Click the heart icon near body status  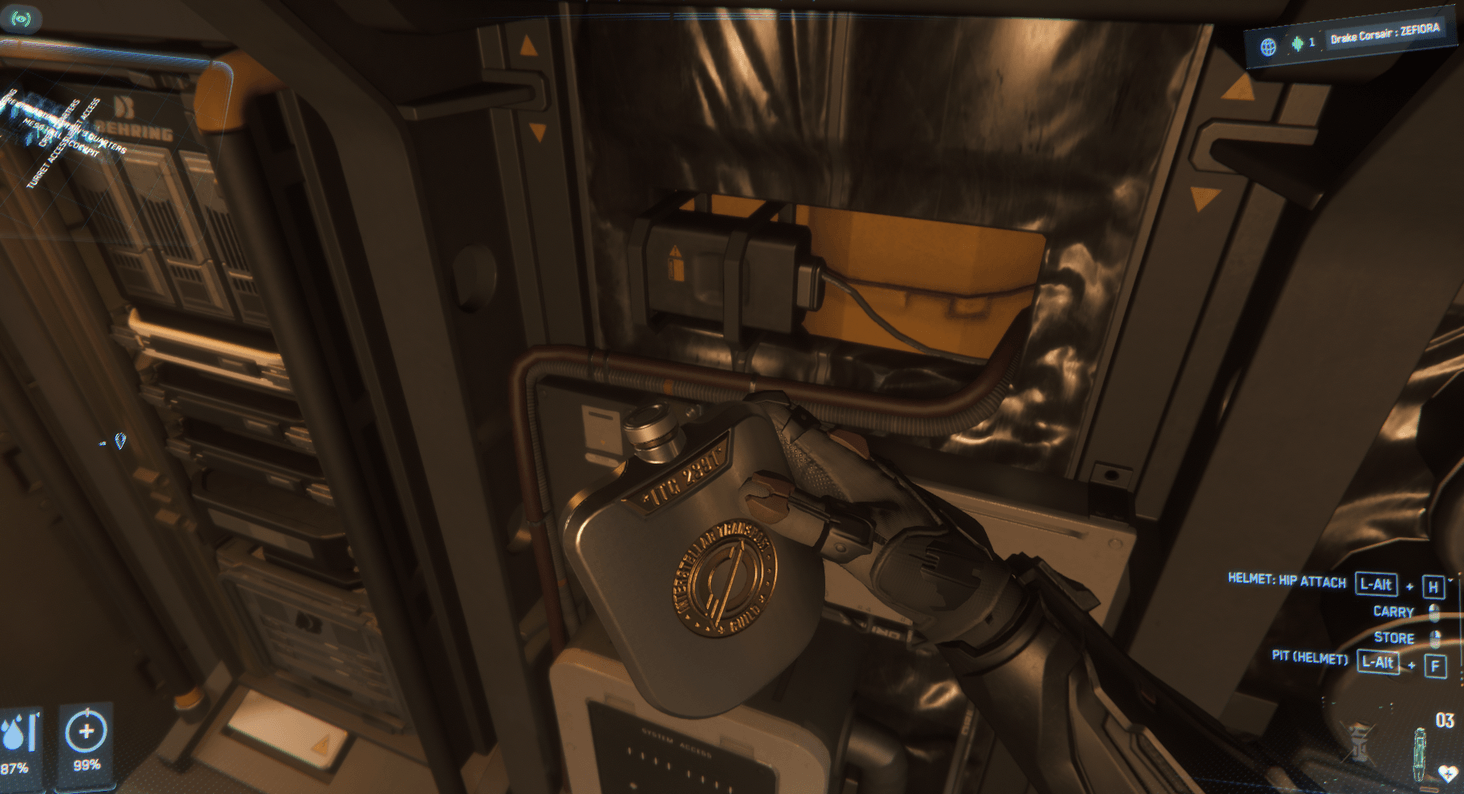[x=1448, y=773]
